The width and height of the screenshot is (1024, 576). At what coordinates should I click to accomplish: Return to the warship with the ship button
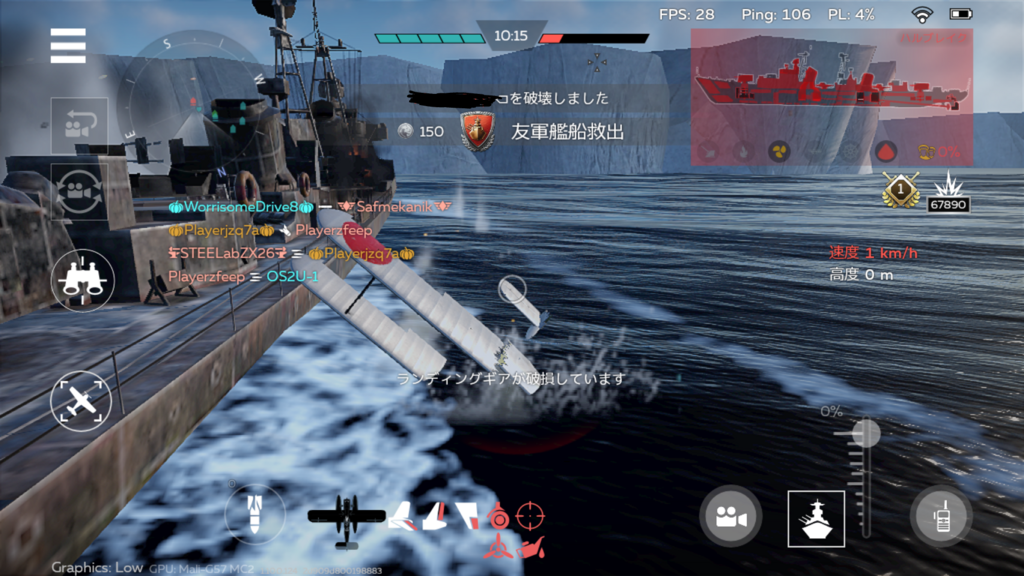pos(816,519)
